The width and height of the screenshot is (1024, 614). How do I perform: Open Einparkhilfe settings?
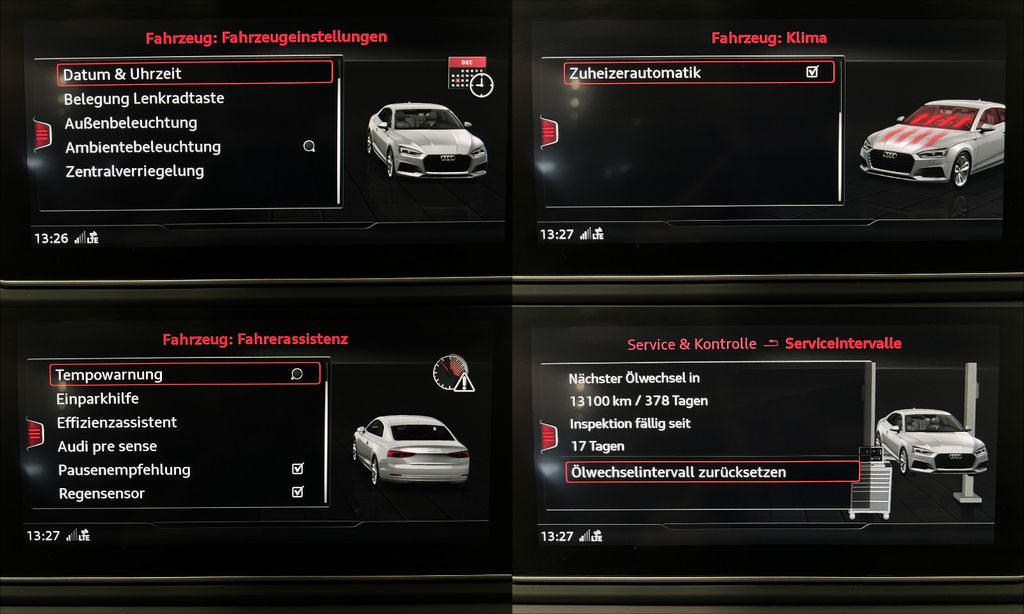tap(98, 398)
